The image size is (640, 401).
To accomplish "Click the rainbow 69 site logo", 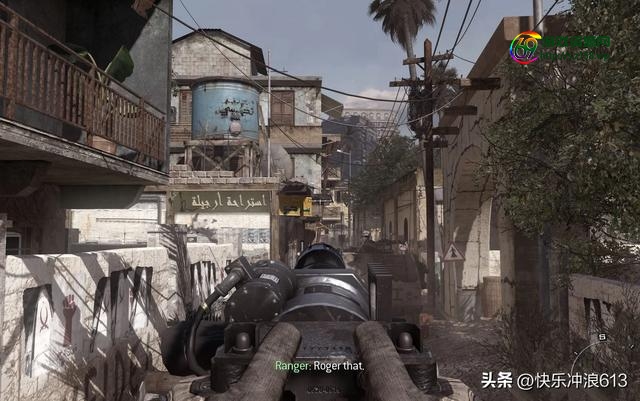I will coord(525,47).
